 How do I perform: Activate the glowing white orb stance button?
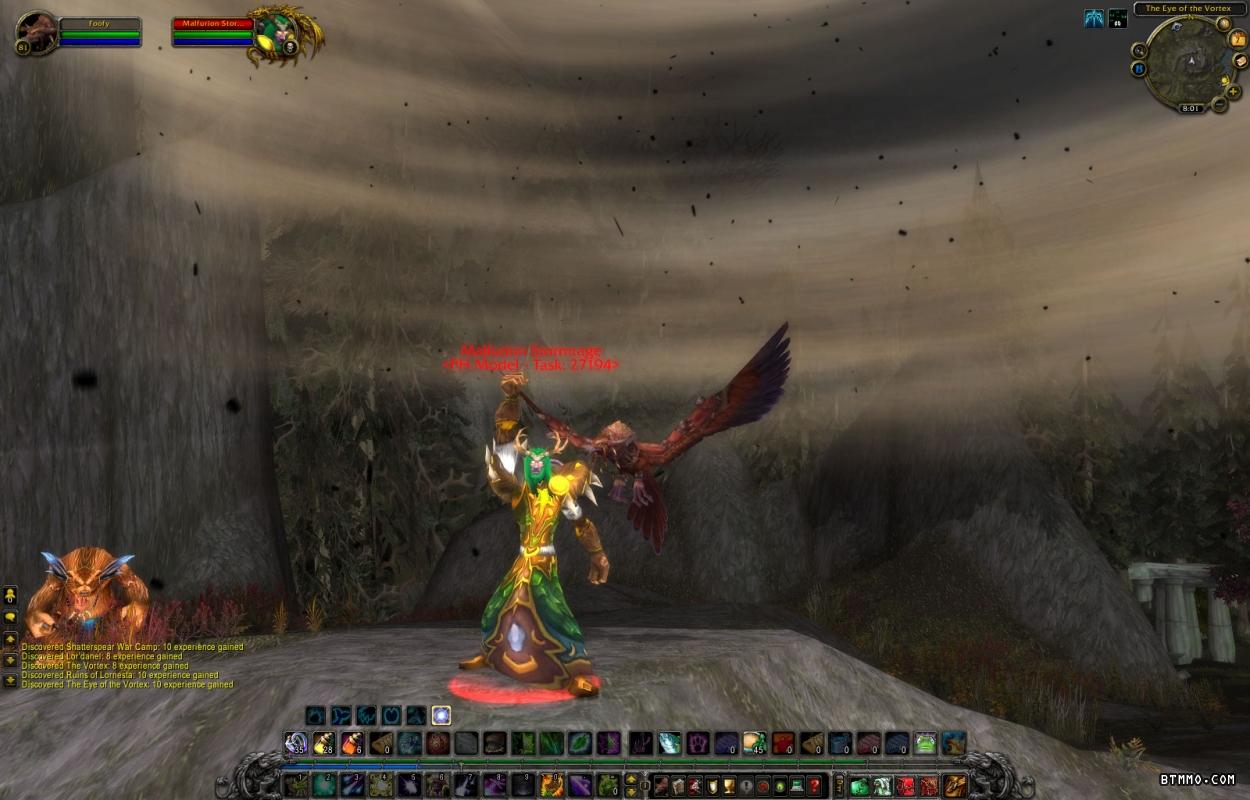point(441,715)
